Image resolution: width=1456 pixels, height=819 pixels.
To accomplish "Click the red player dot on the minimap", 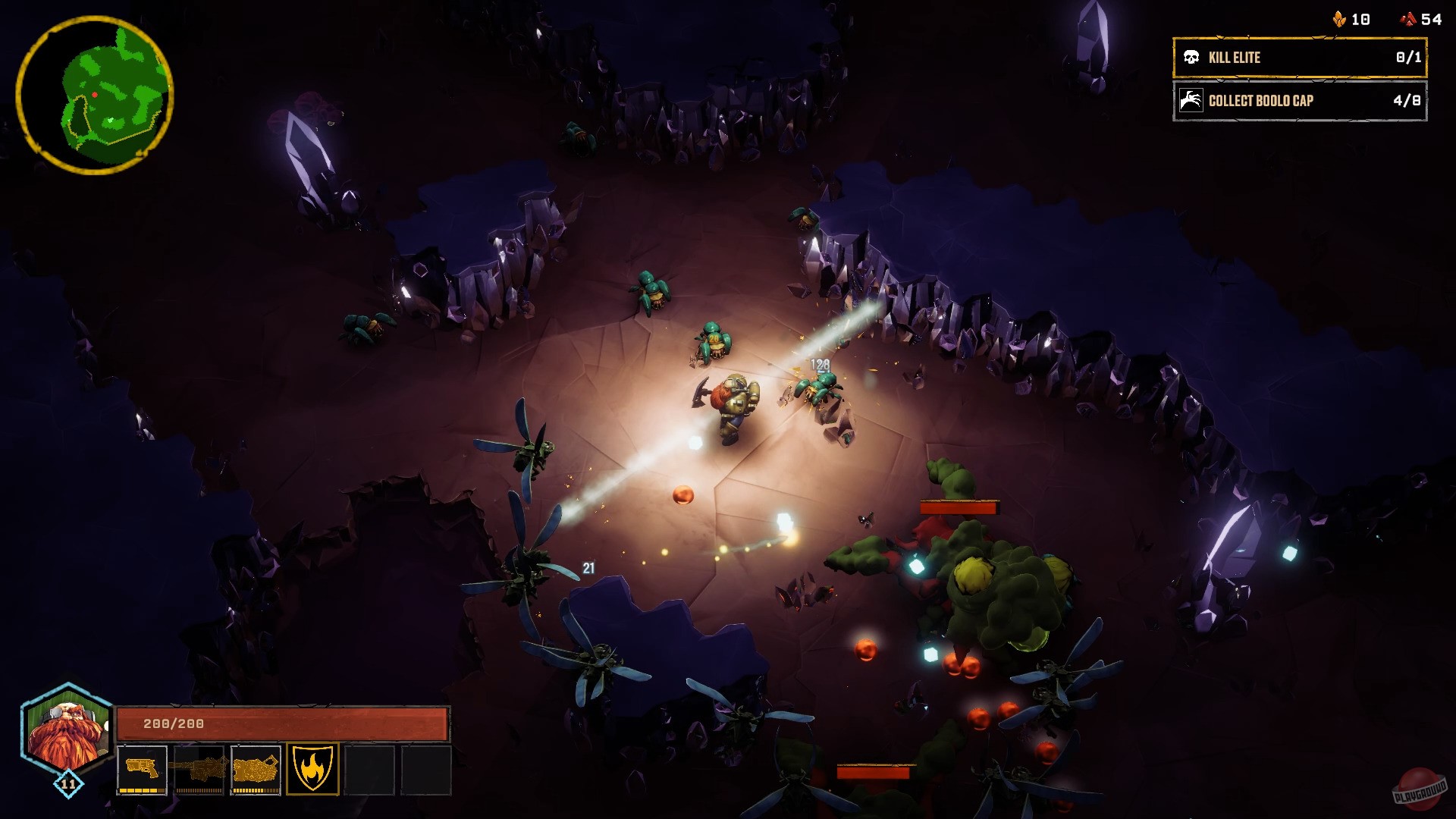I will [x=95, y=94].
